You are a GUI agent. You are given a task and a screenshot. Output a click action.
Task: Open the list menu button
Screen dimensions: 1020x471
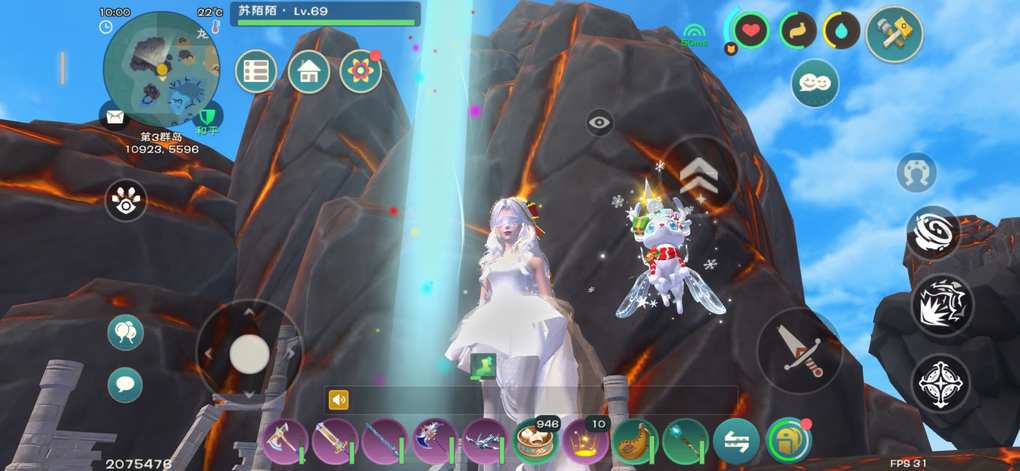pos(257,72)
